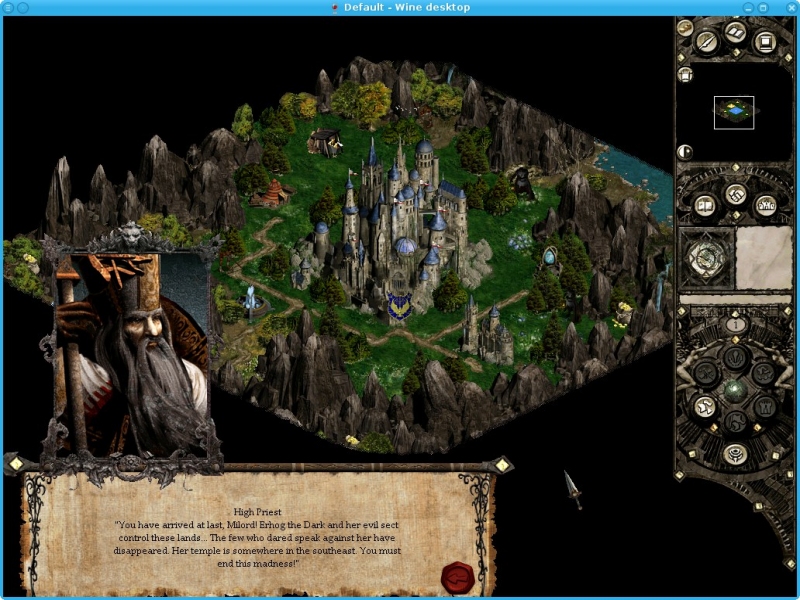Open the open-book button under the minimap
This screenshot has width=800, height=600.
tap(705, 205)
